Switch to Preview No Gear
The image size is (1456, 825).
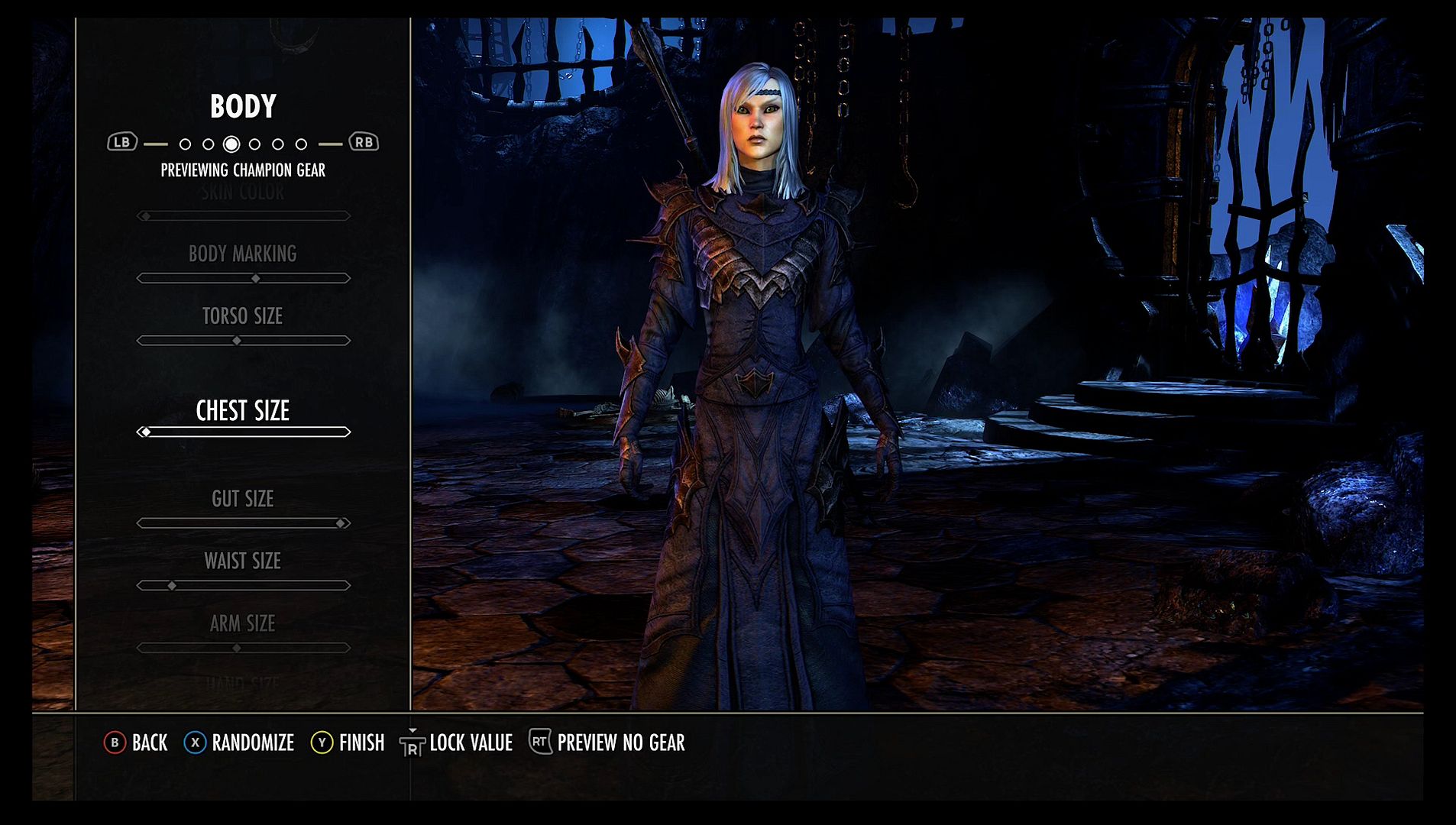620,742
